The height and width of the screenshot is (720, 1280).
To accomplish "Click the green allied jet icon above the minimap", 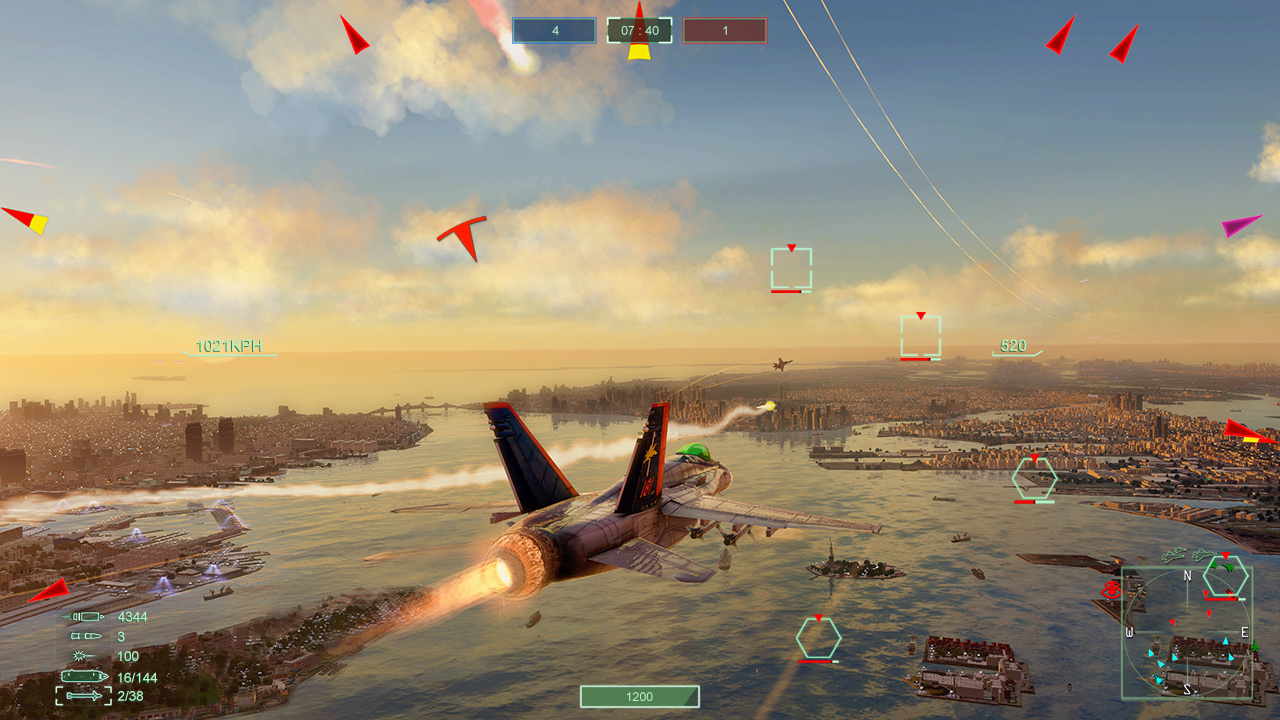I will point(1174,554).
